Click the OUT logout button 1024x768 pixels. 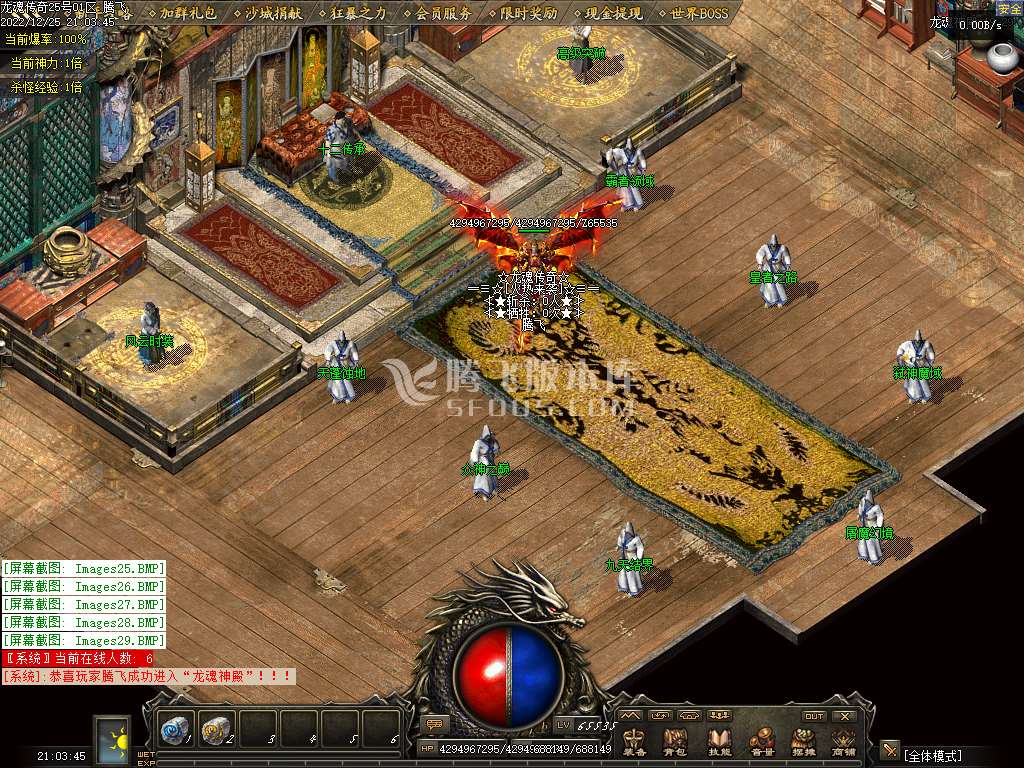coord(814,716)
